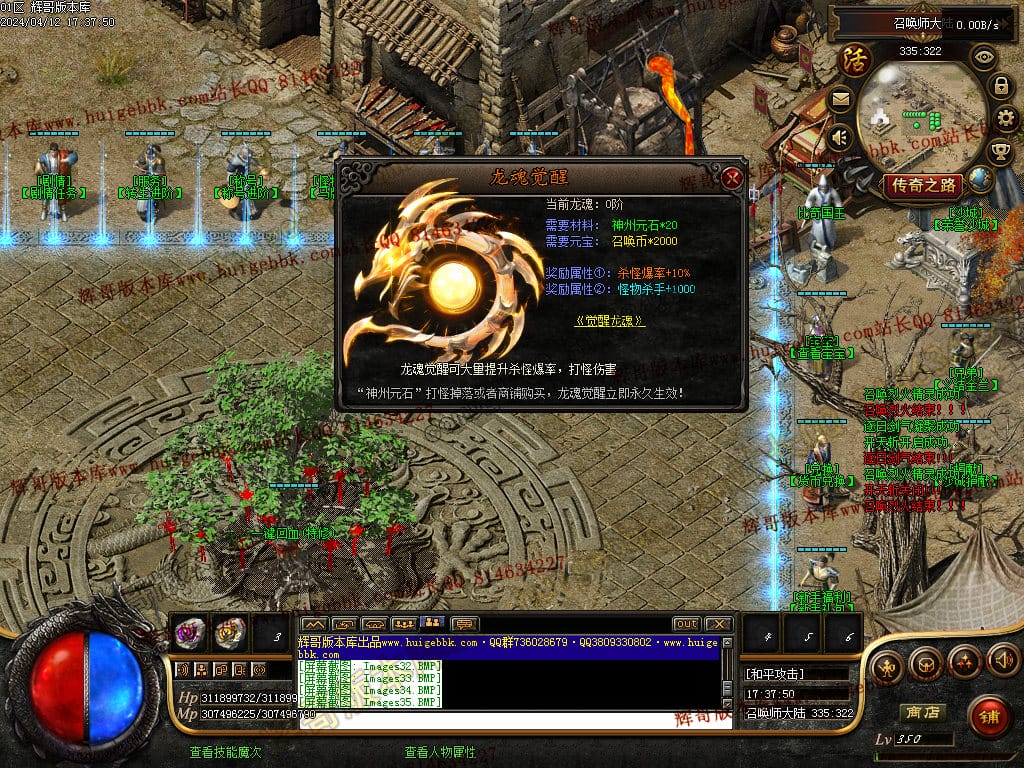Viewport: 1024px width, 768px height.
Task: Open the 商店 shop button
Action: (x=922, y=713)
